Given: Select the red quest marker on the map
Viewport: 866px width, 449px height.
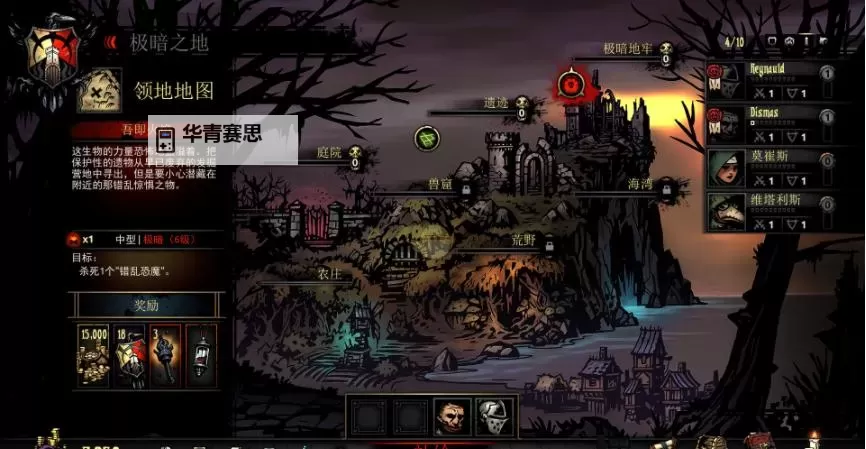Looking at the screenshot, I should [x=571, y=84].
